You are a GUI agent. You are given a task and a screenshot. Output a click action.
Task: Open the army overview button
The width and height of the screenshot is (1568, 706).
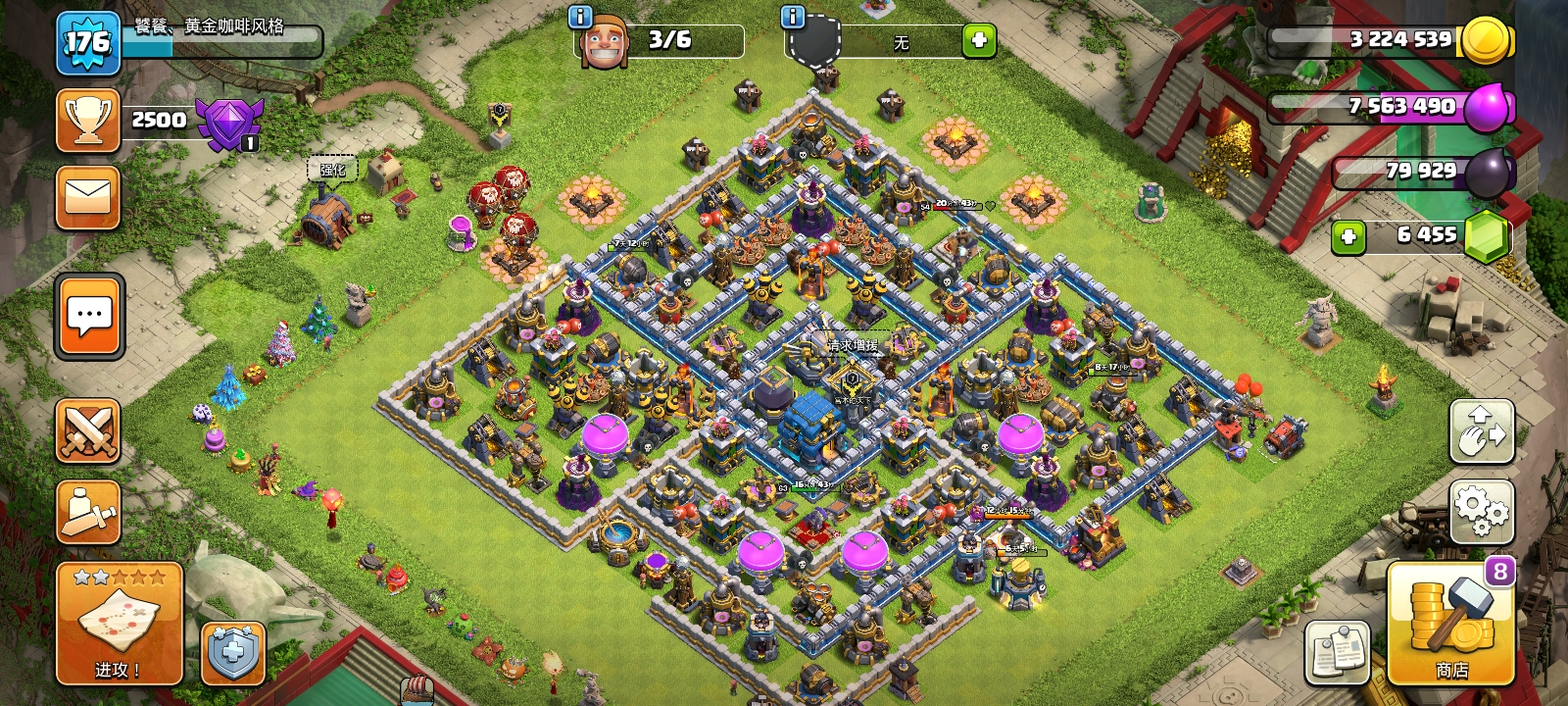click(x=88, y=512)
